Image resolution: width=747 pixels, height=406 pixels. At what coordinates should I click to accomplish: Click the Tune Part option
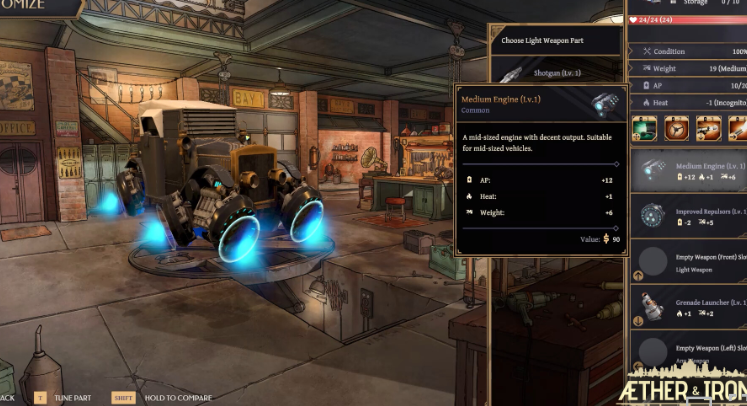pos(62,398)
